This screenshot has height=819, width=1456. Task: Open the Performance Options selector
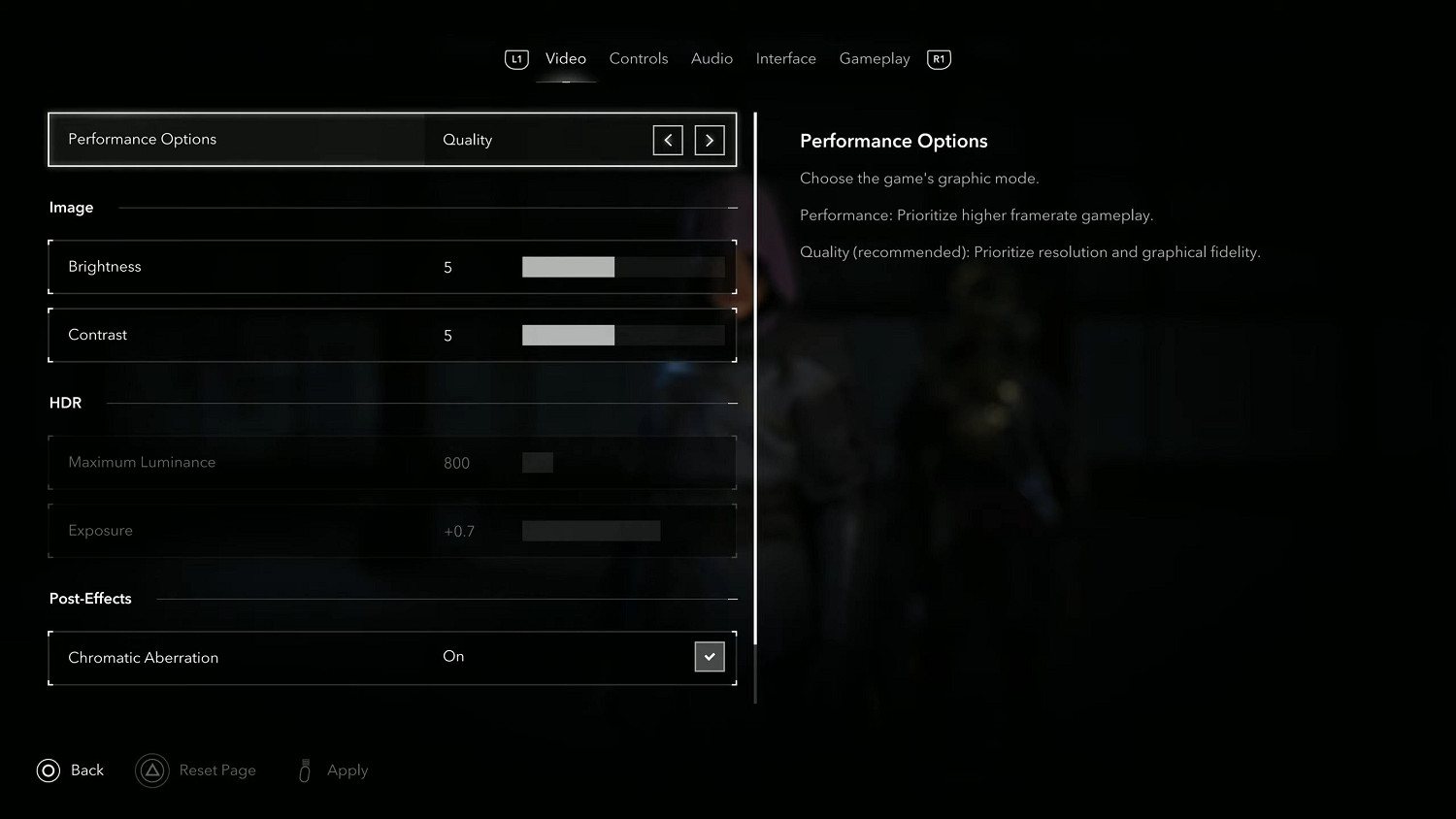[388, 139]
